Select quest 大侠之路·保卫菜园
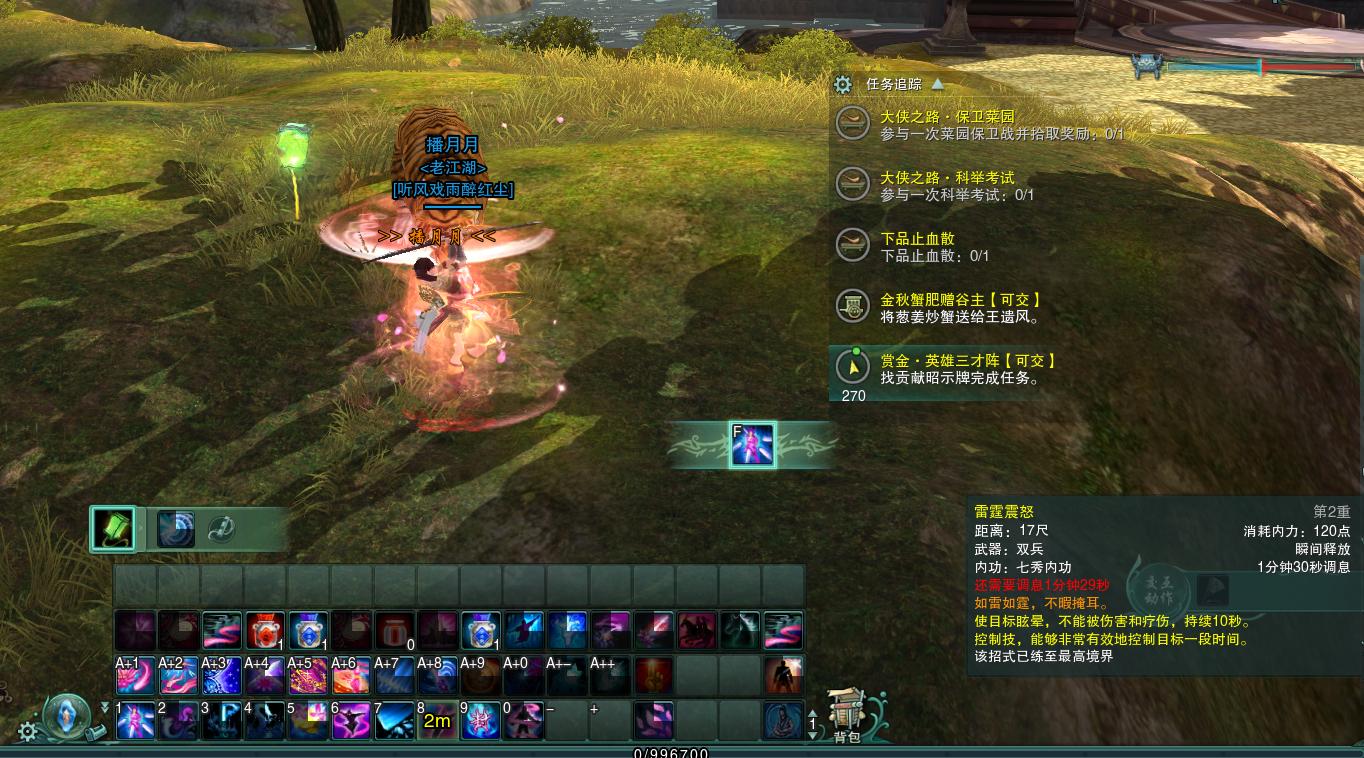 [x=947, y=117]
